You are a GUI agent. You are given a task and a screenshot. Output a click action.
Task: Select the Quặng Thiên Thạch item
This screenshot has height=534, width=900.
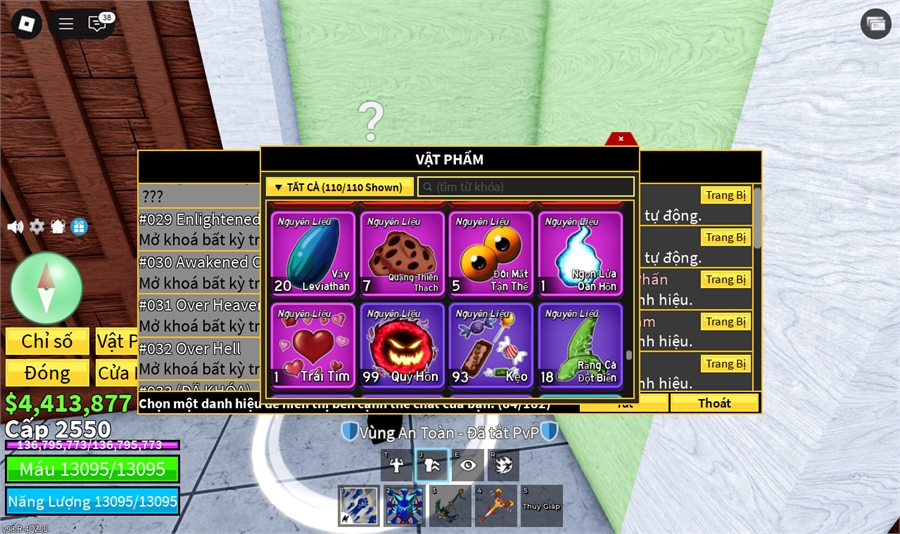tap(402, 253)
